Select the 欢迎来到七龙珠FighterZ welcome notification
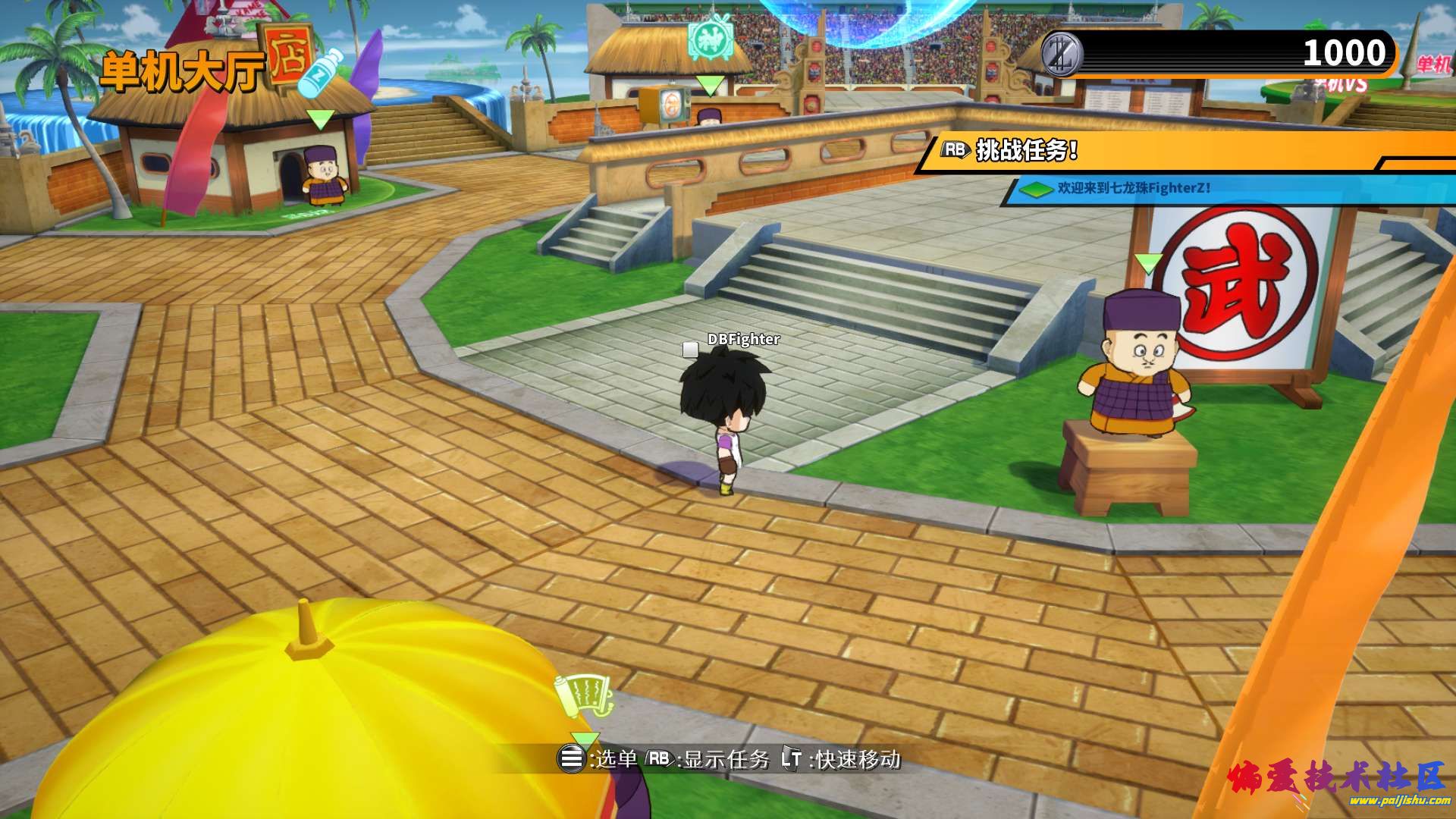 click(1133, 188)
